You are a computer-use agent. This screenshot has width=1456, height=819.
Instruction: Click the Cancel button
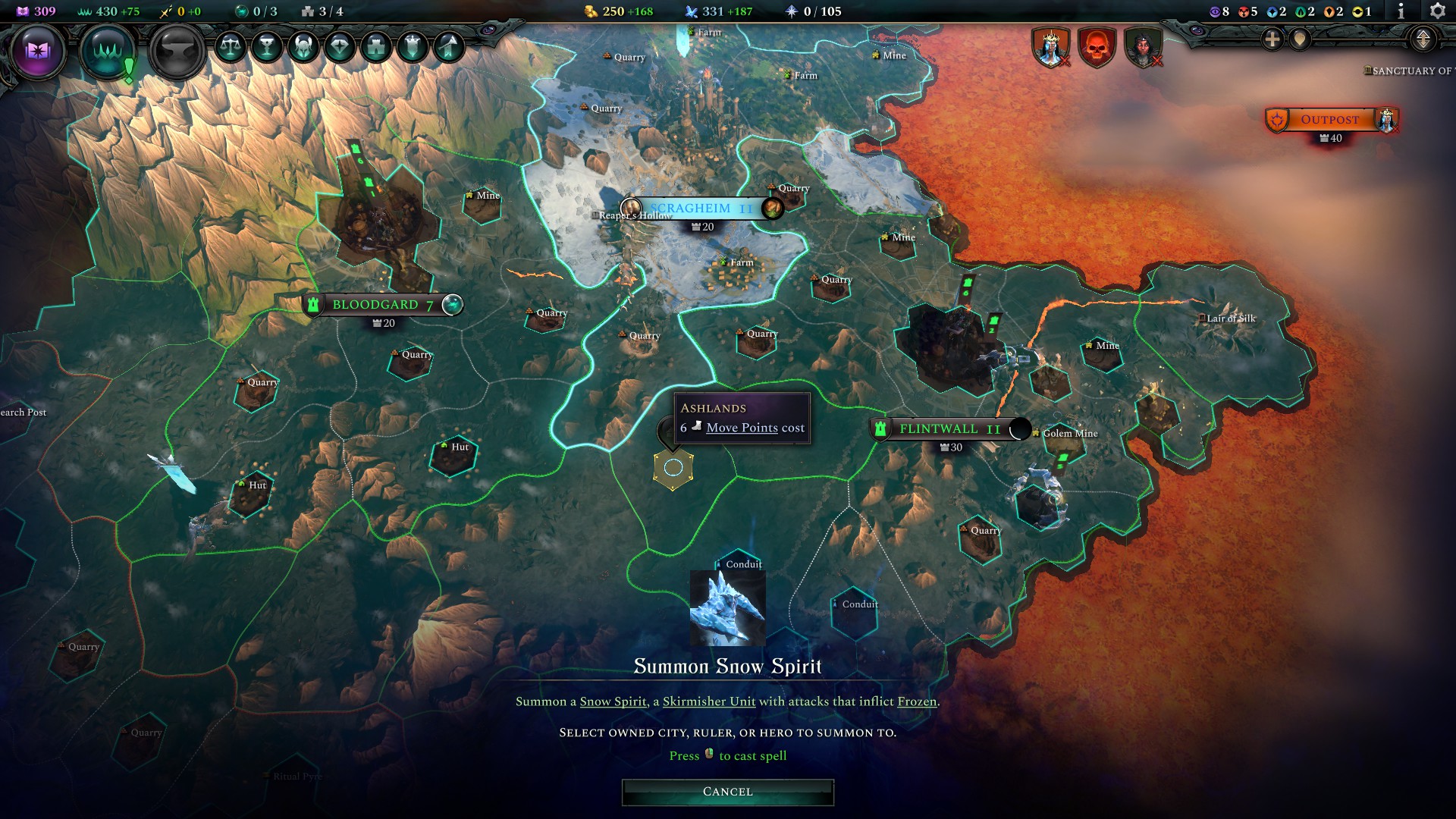[x=726, y=791]
